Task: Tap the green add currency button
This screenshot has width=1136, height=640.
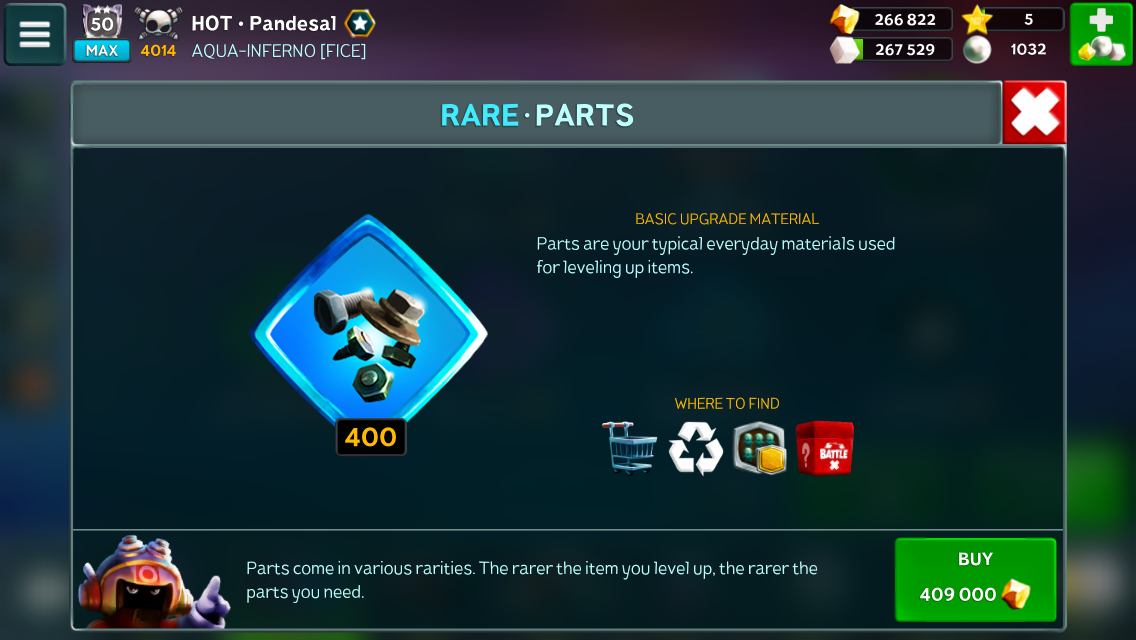Action: pyautogui.click(x=1101, y=35)
